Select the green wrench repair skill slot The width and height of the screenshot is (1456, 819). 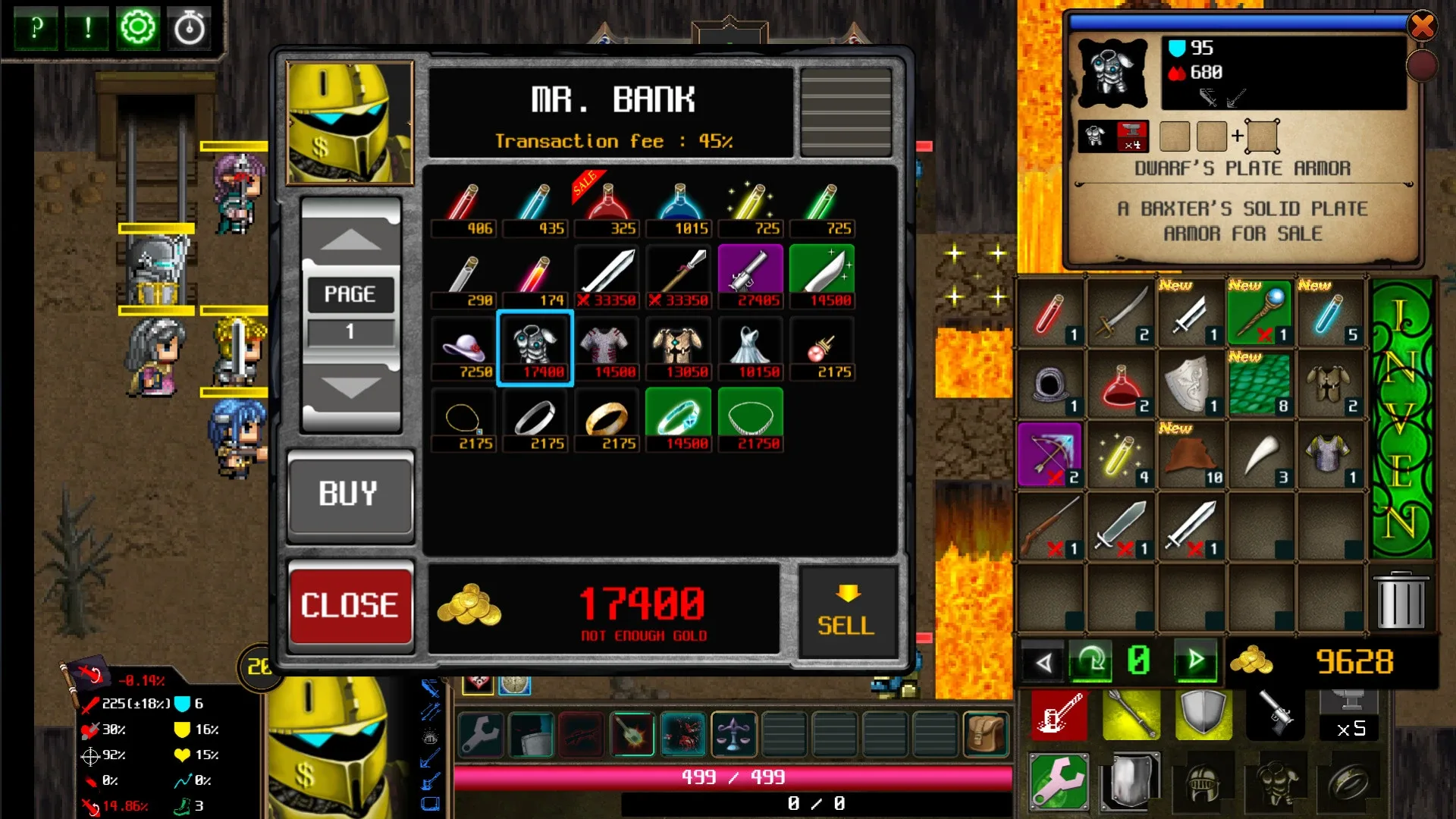point(1059,781)
